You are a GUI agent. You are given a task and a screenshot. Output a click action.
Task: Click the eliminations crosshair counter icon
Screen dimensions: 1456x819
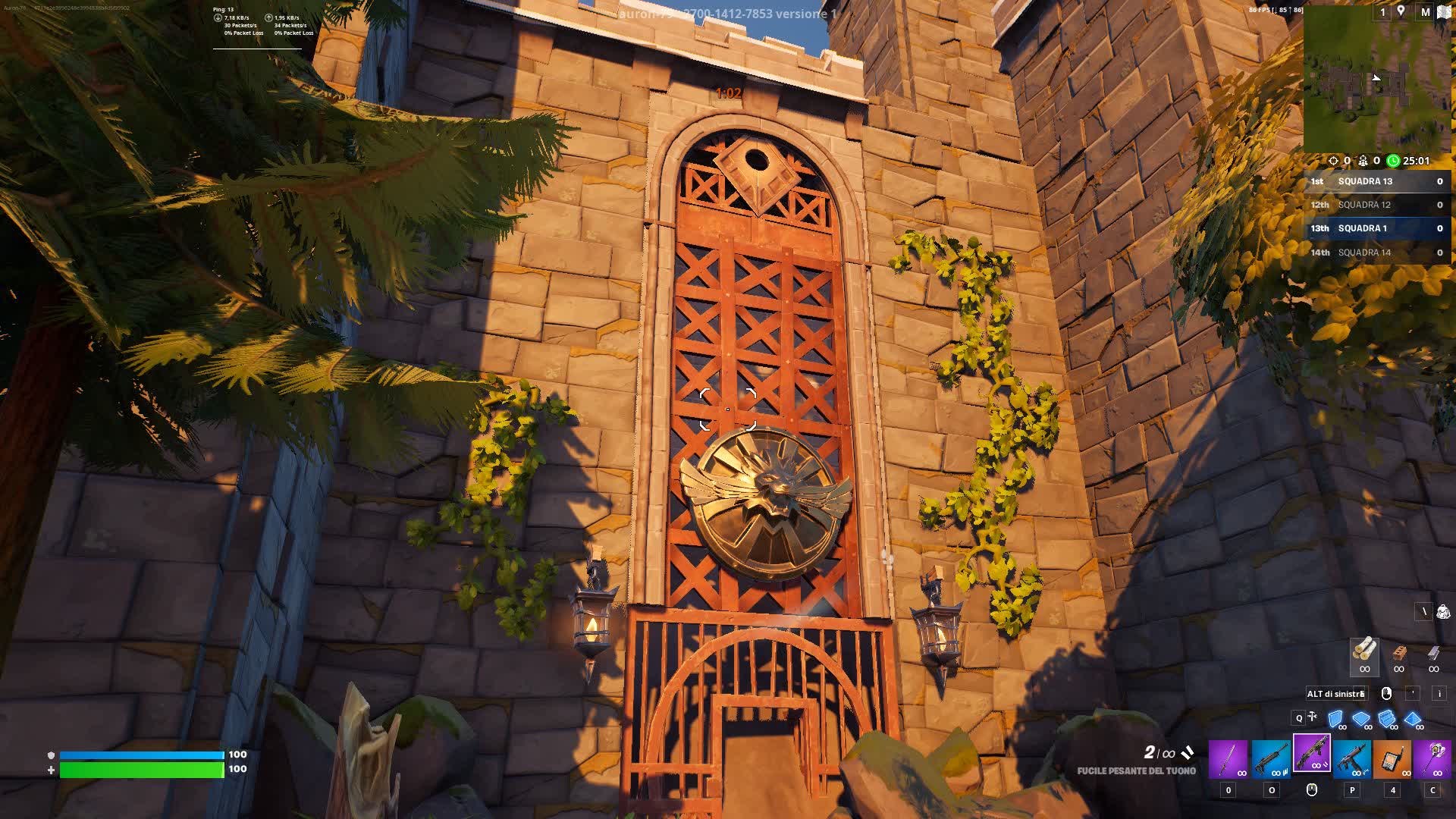pyautogui.click(x=1333, y=161)
